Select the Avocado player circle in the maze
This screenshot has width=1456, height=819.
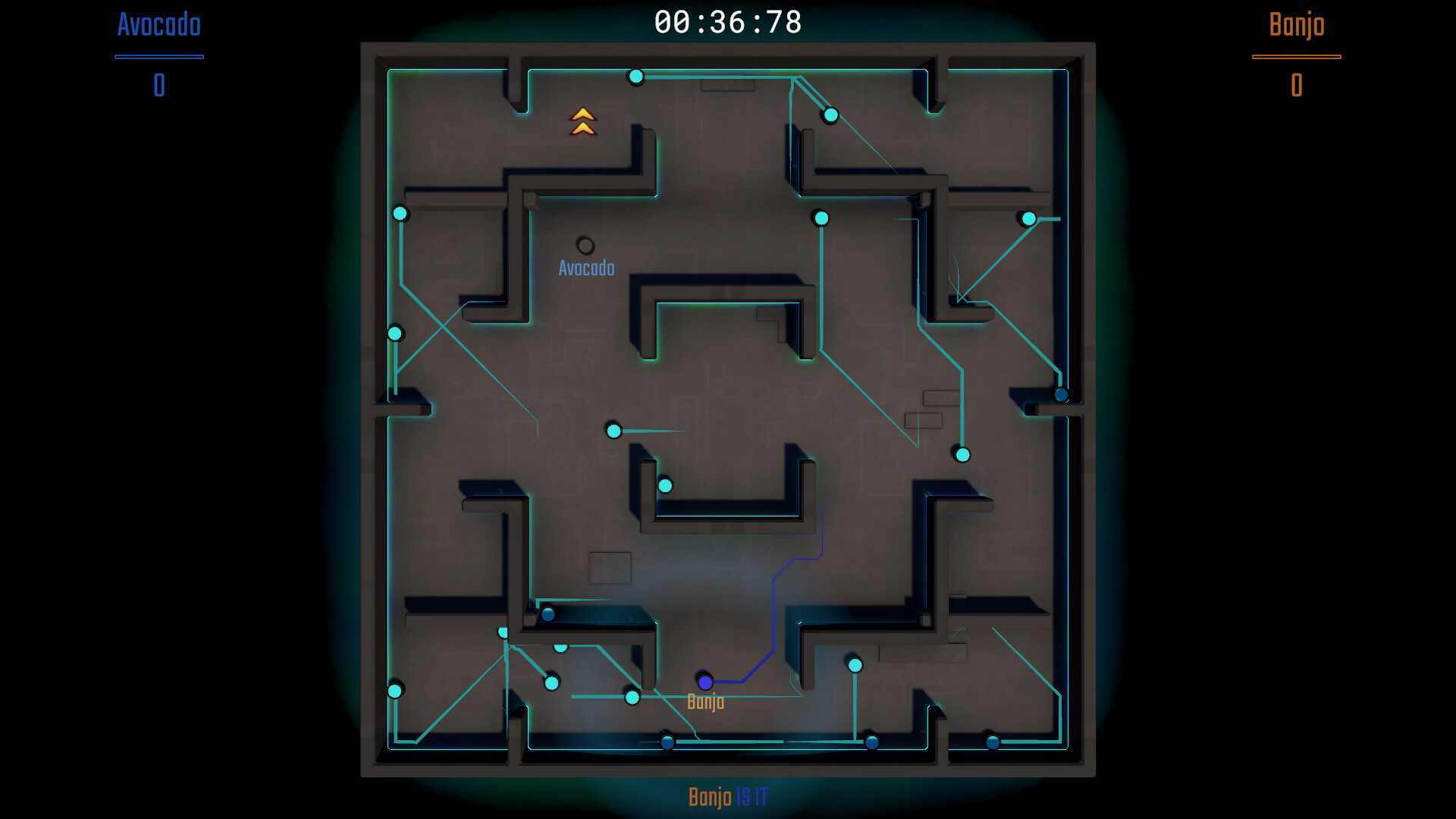click(585, 246)
